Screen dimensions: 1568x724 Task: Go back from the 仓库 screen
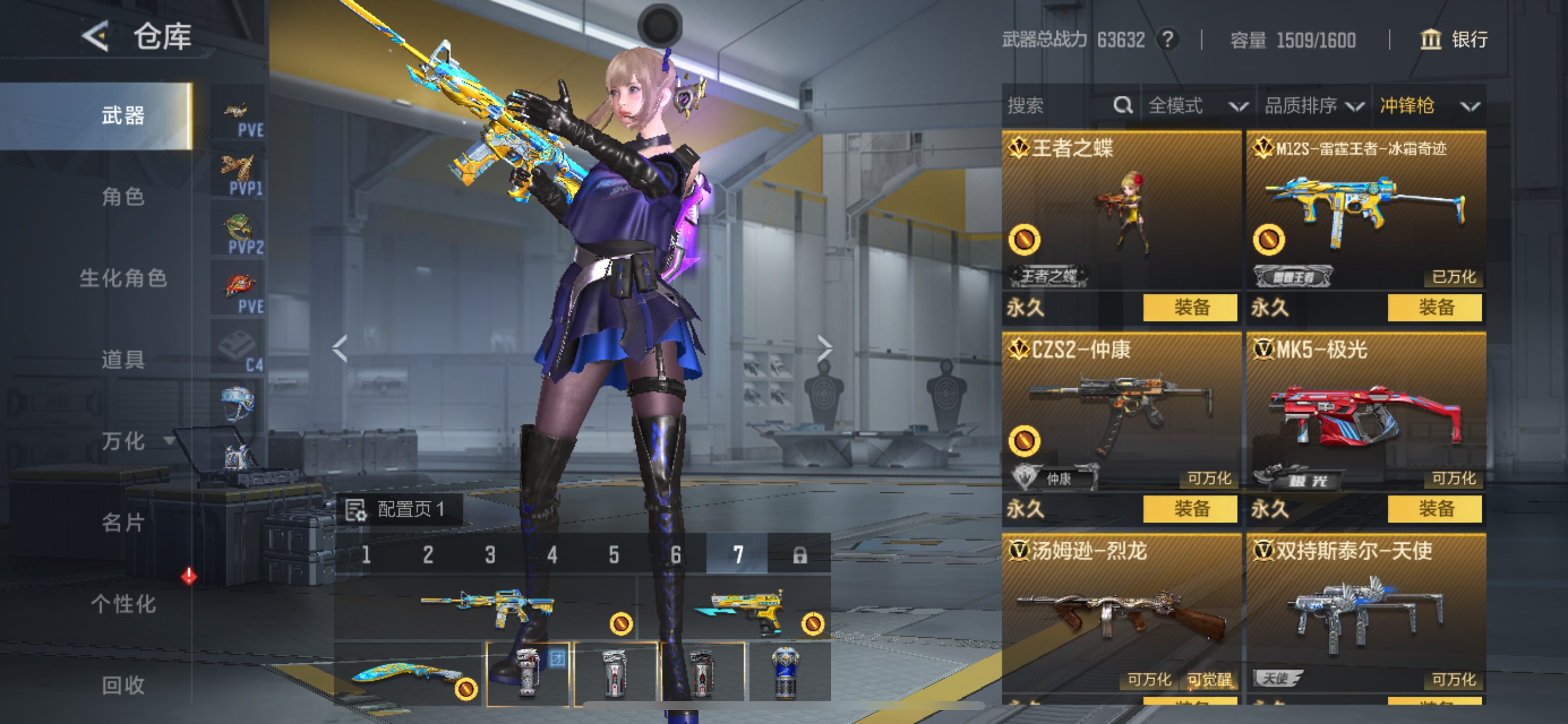coord(96,37)
